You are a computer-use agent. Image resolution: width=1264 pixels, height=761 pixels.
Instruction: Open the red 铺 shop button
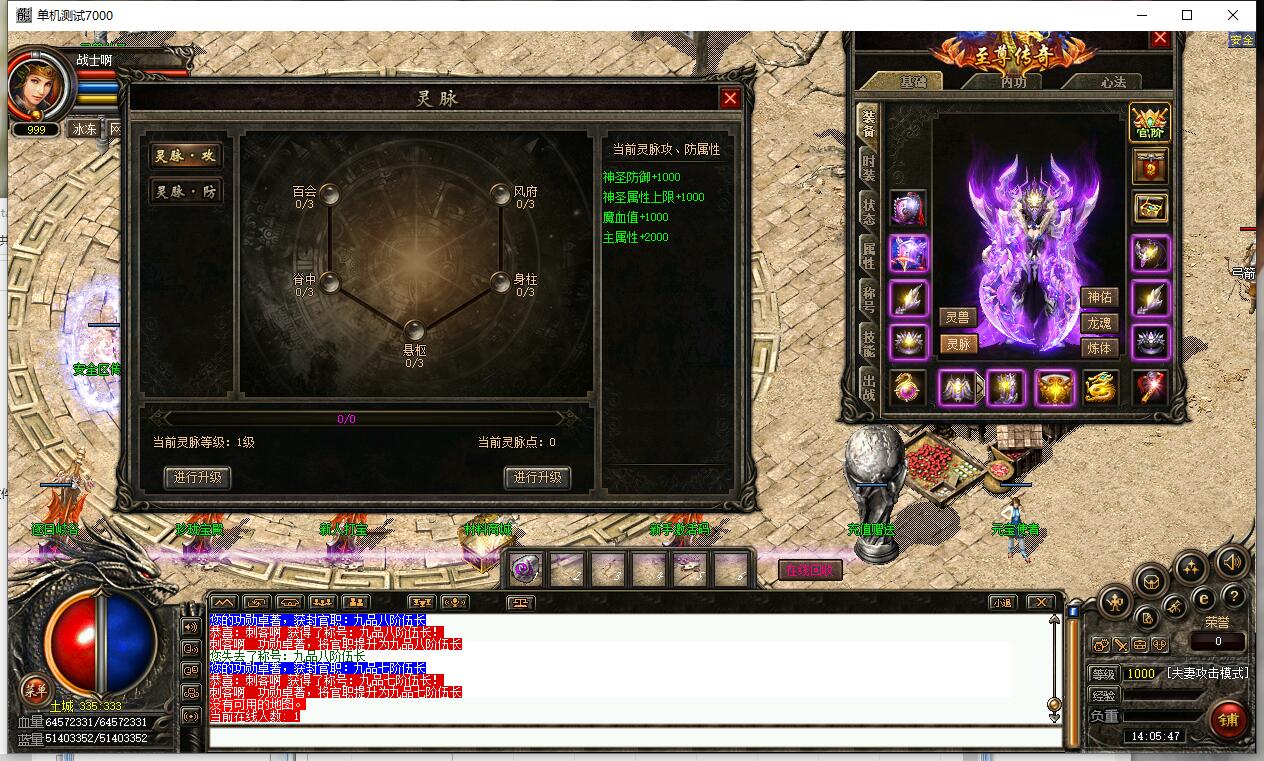(1228, 720)
